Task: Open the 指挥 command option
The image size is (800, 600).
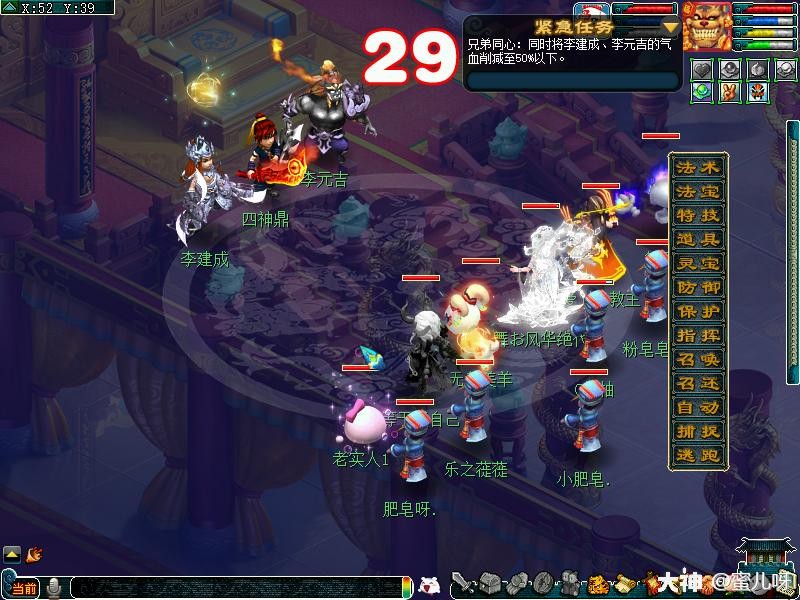Action: tap(698, 335)
